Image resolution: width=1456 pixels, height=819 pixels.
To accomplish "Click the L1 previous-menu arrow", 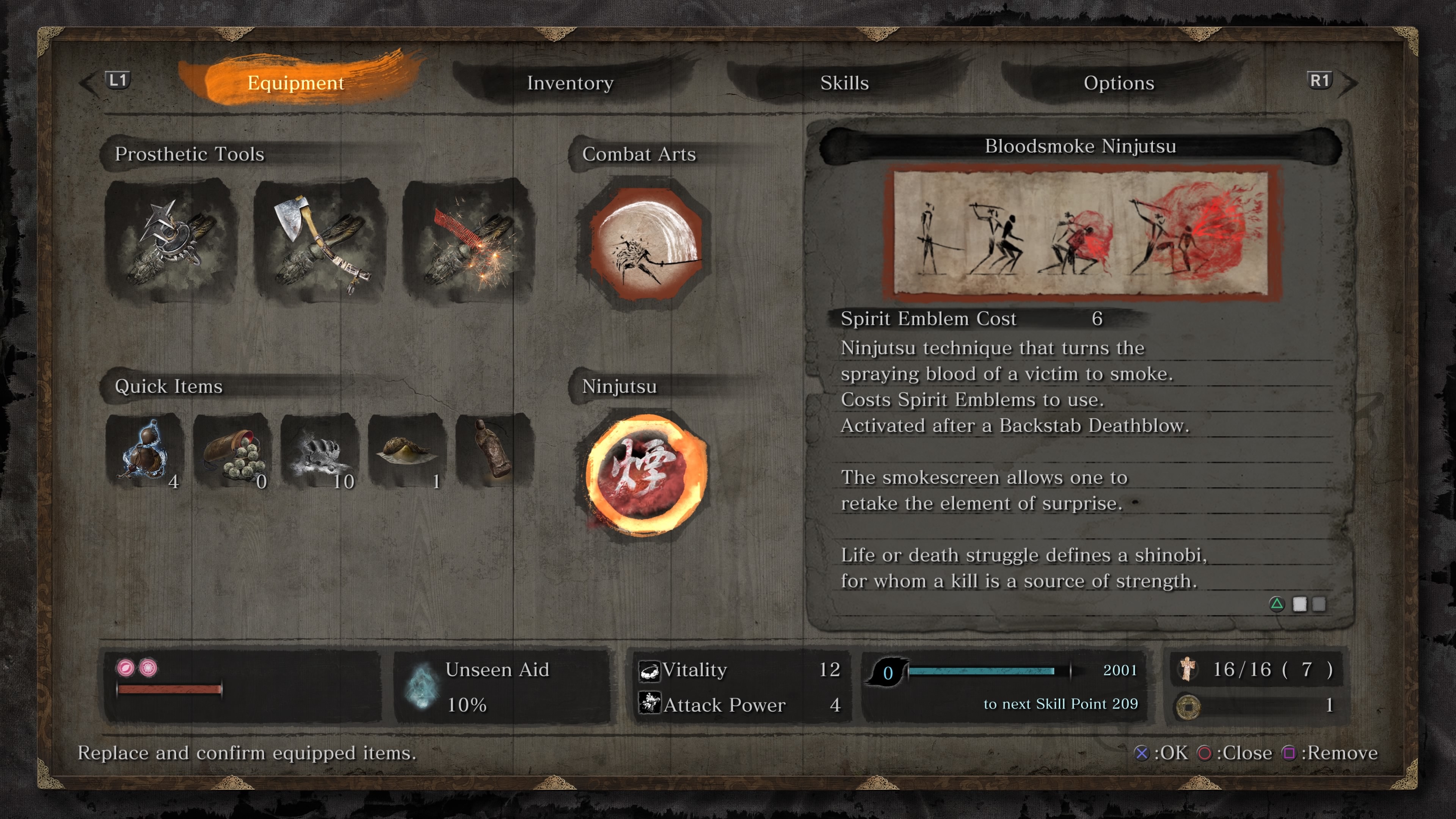I will (x=118, y=80).
